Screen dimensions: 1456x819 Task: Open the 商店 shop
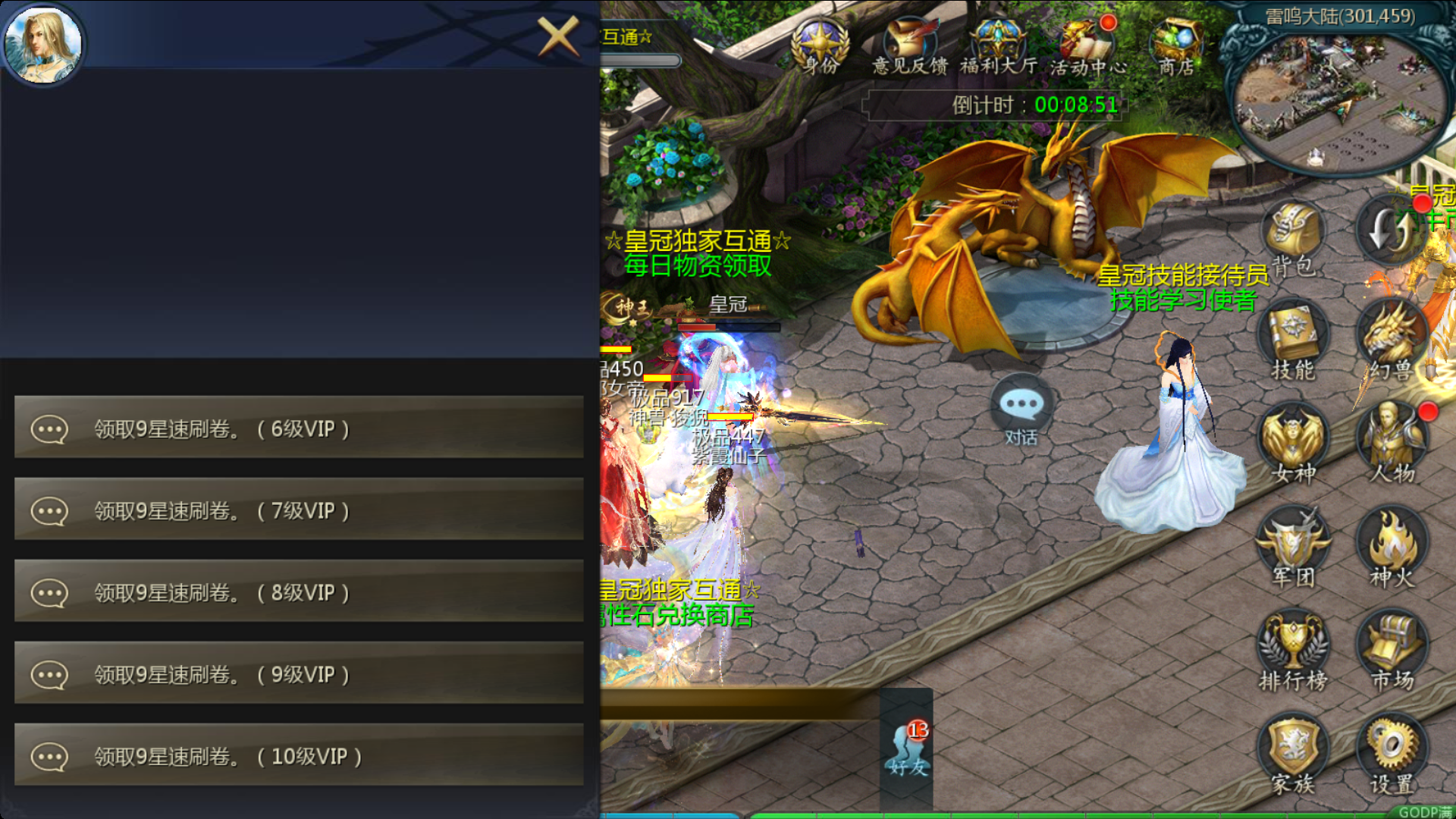1176,47
